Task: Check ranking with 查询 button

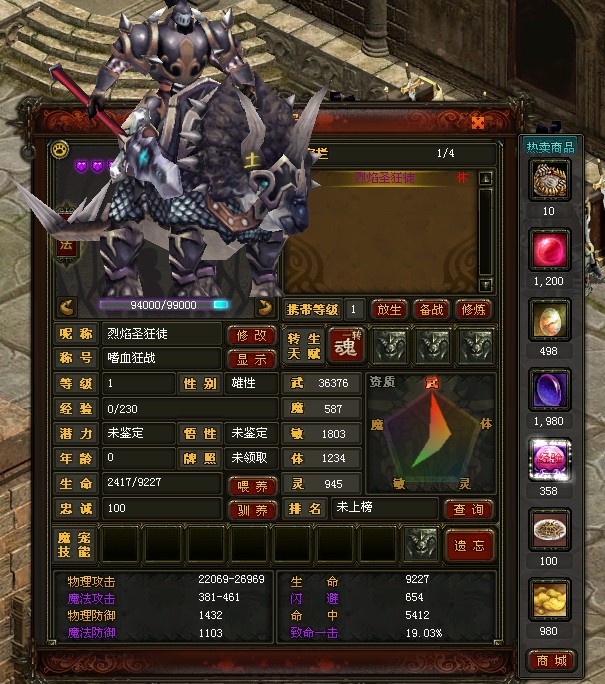Action: point(468,509)
